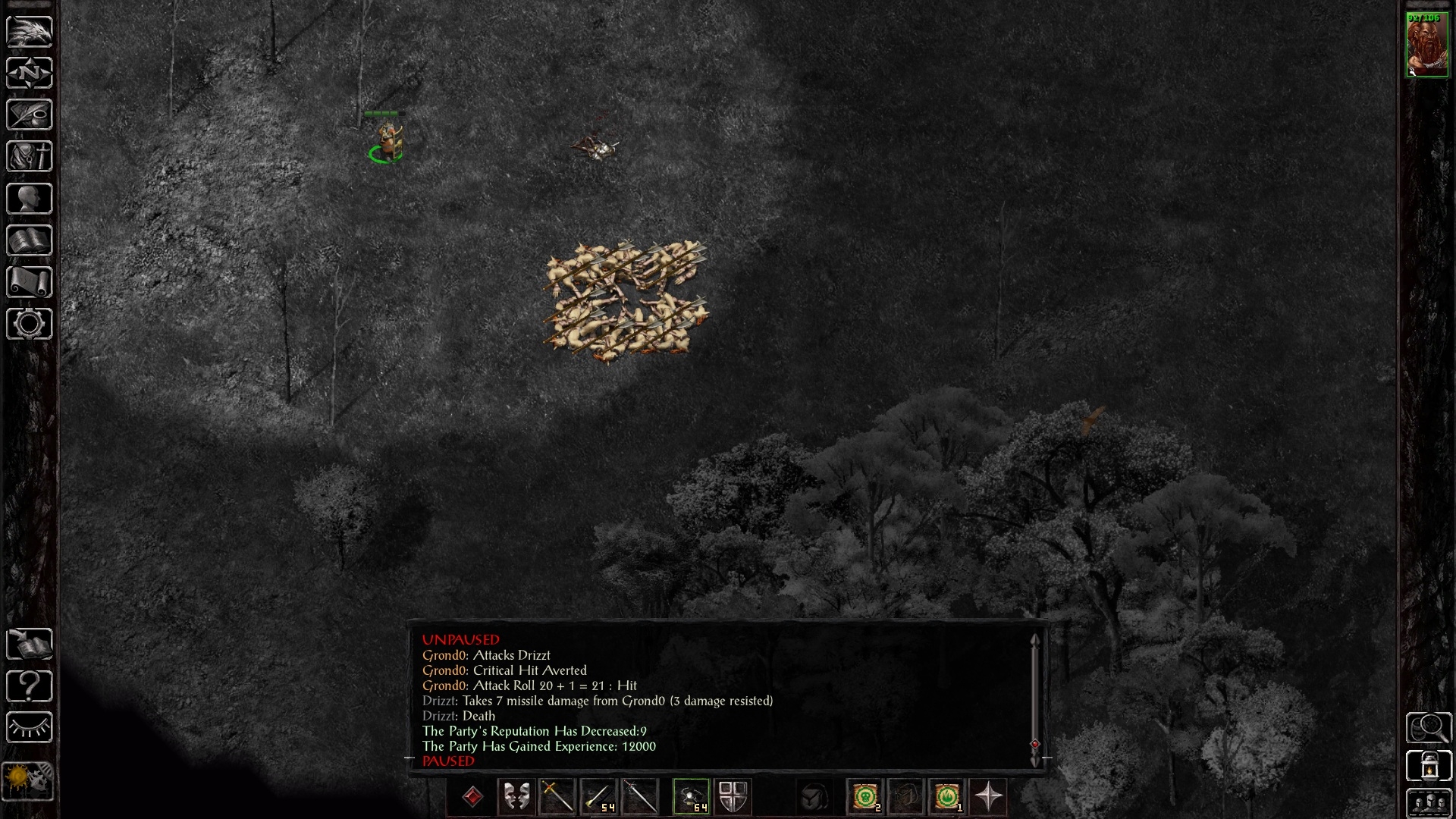
Task: Open the options gear button
Action: (x=30, y=325)
